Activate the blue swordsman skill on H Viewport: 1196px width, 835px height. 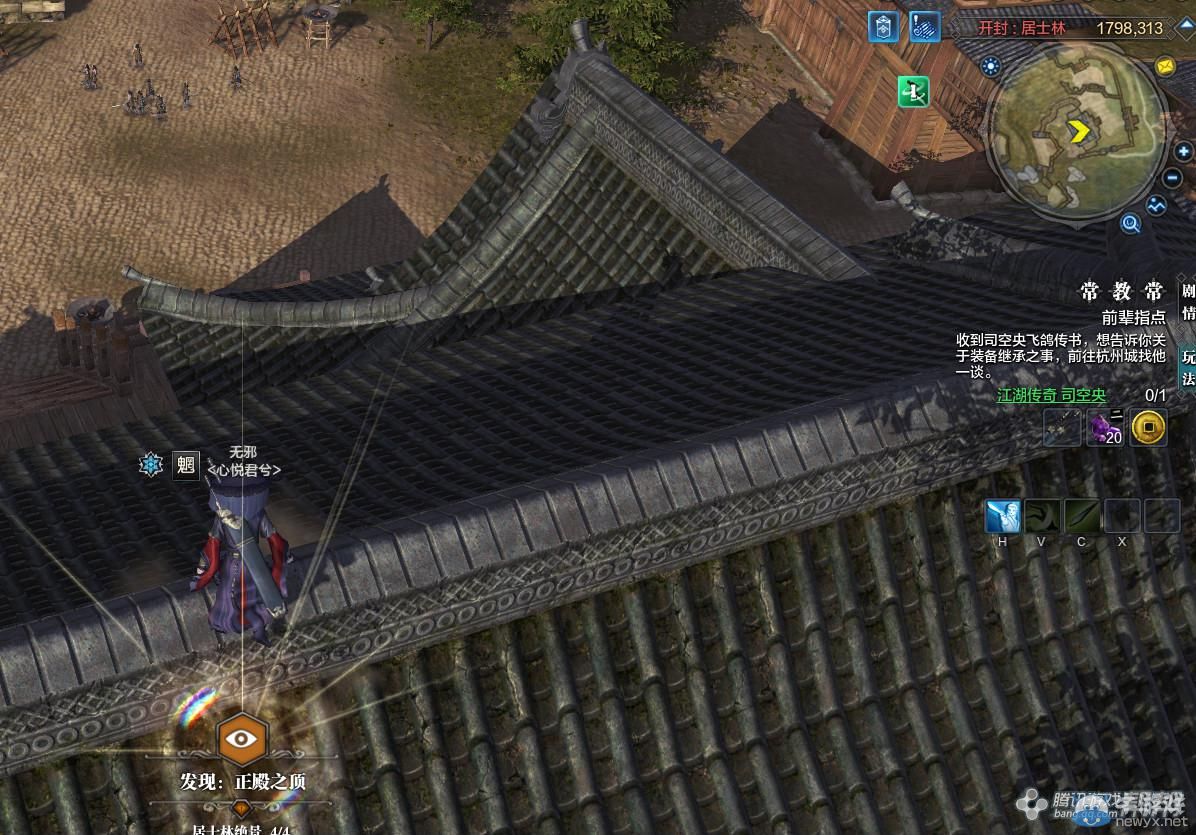[1002, 516]
